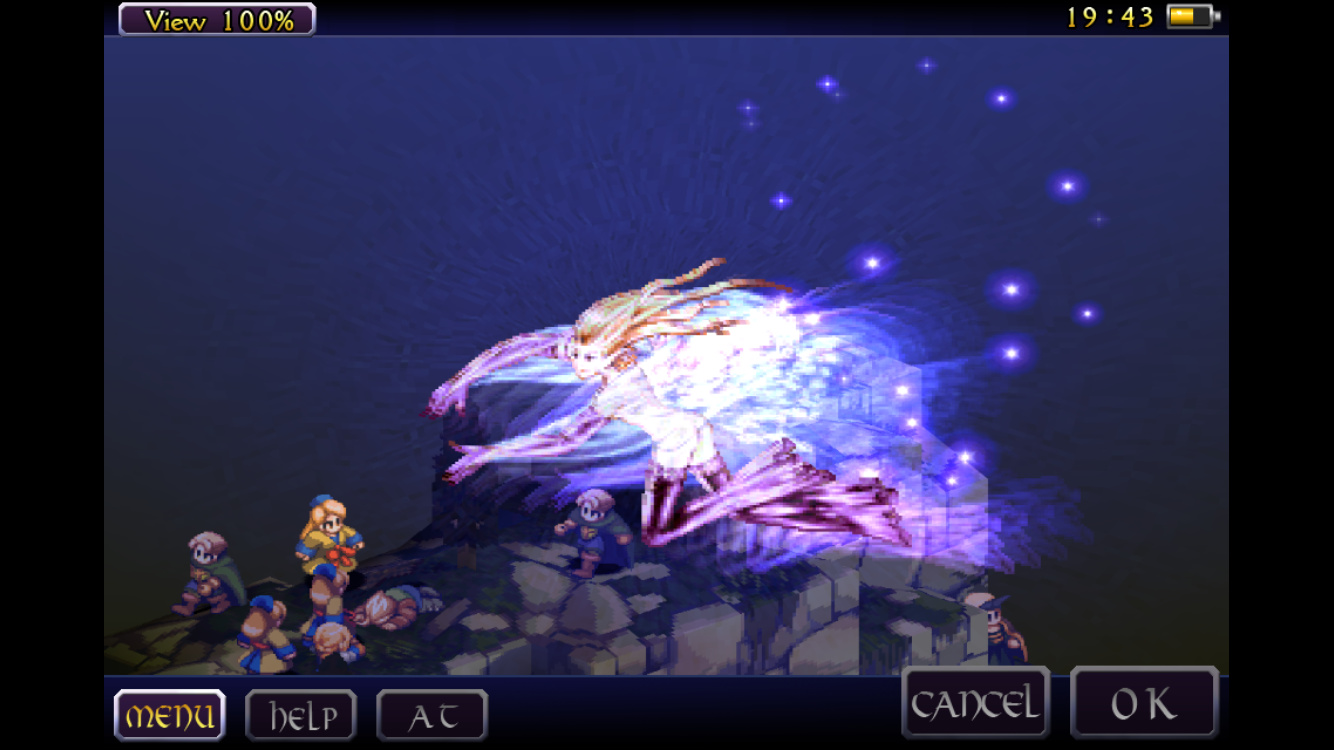Viewport: 1334px width, 750px height.
Task: Hit the Cancel button
Action: pyautogui.click(x=975, y=703)
